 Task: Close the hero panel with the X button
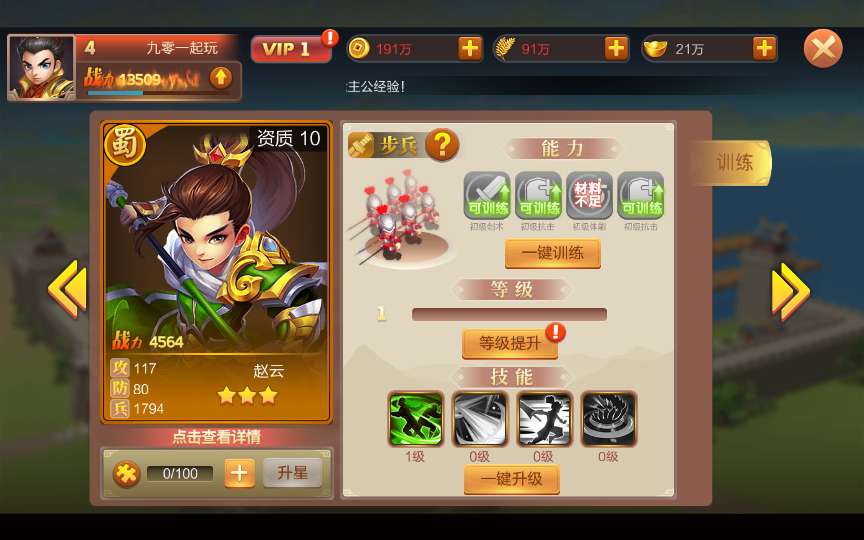823,48
